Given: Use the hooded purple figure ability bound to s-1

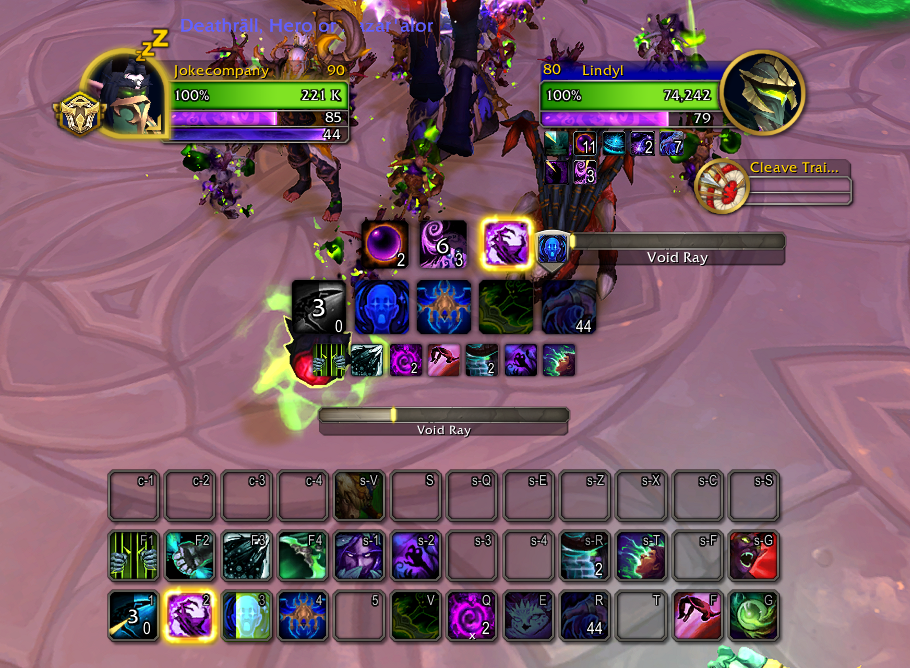Looking at the screenshot, I should pos(360,555).
